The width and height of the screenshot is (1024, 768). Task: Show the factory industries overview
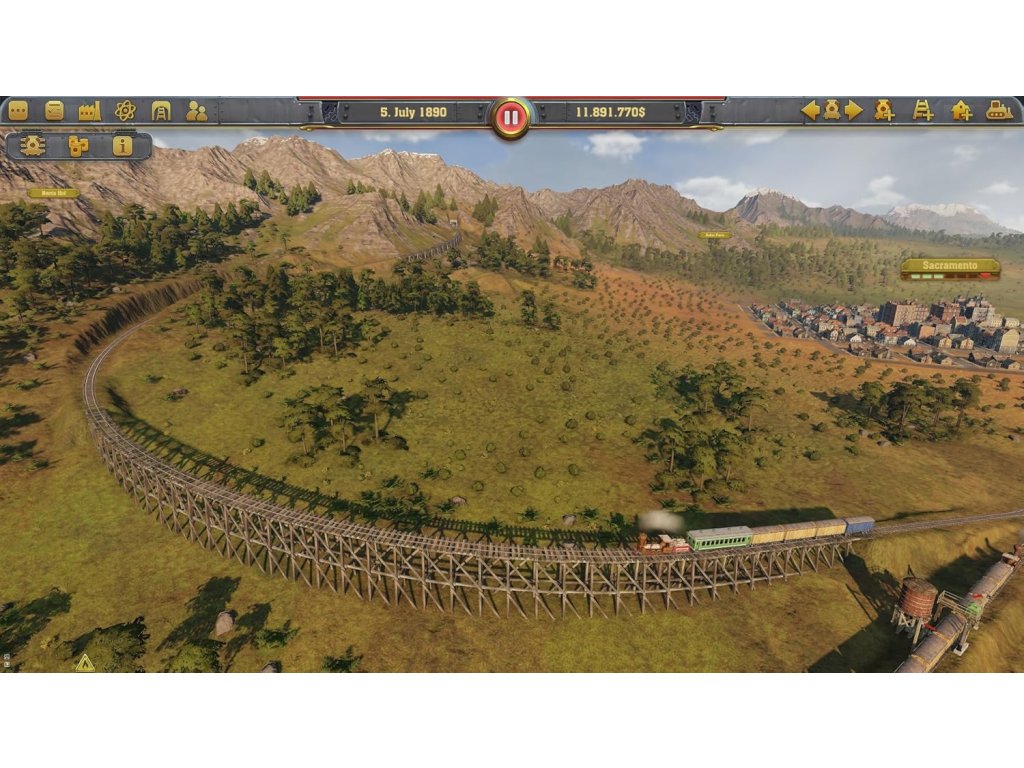tap(90, 111)
